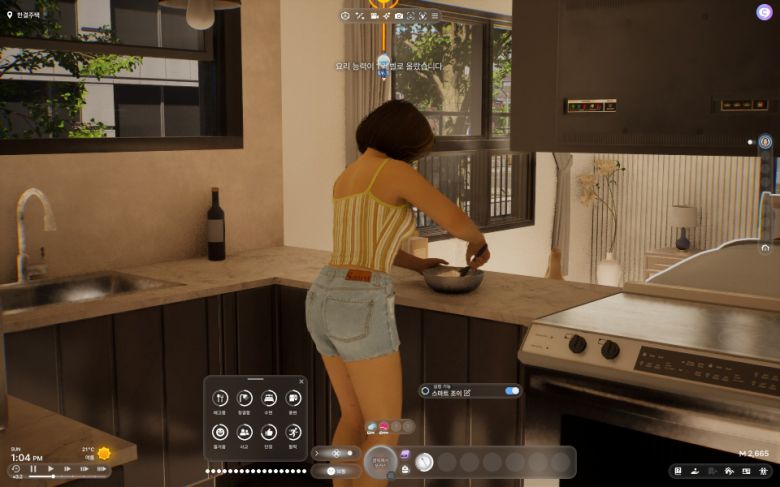Open the purple profile icon at top right
The height and width of the screenshot is (487, 780).
764,12
